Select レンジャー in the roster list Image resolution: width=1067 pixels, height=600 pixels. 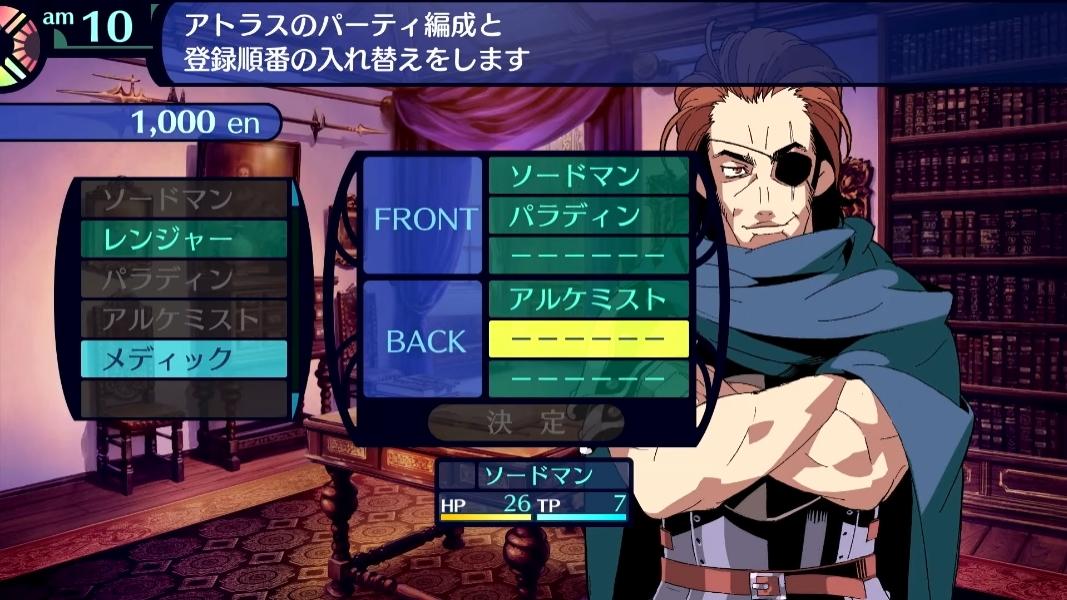(183, 239)
